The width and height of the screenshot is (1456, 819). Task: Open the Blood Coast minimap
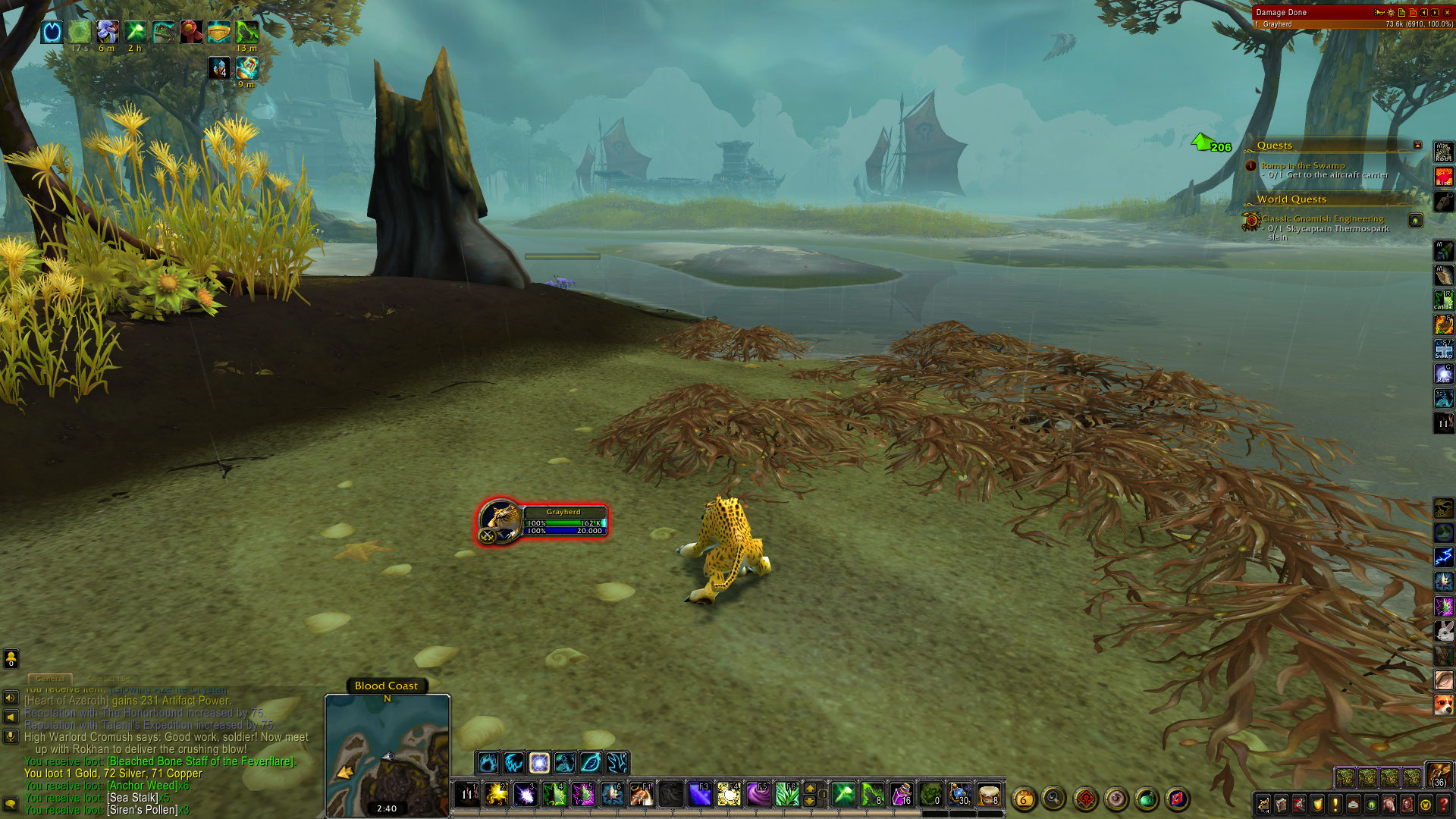coord(388,755)
